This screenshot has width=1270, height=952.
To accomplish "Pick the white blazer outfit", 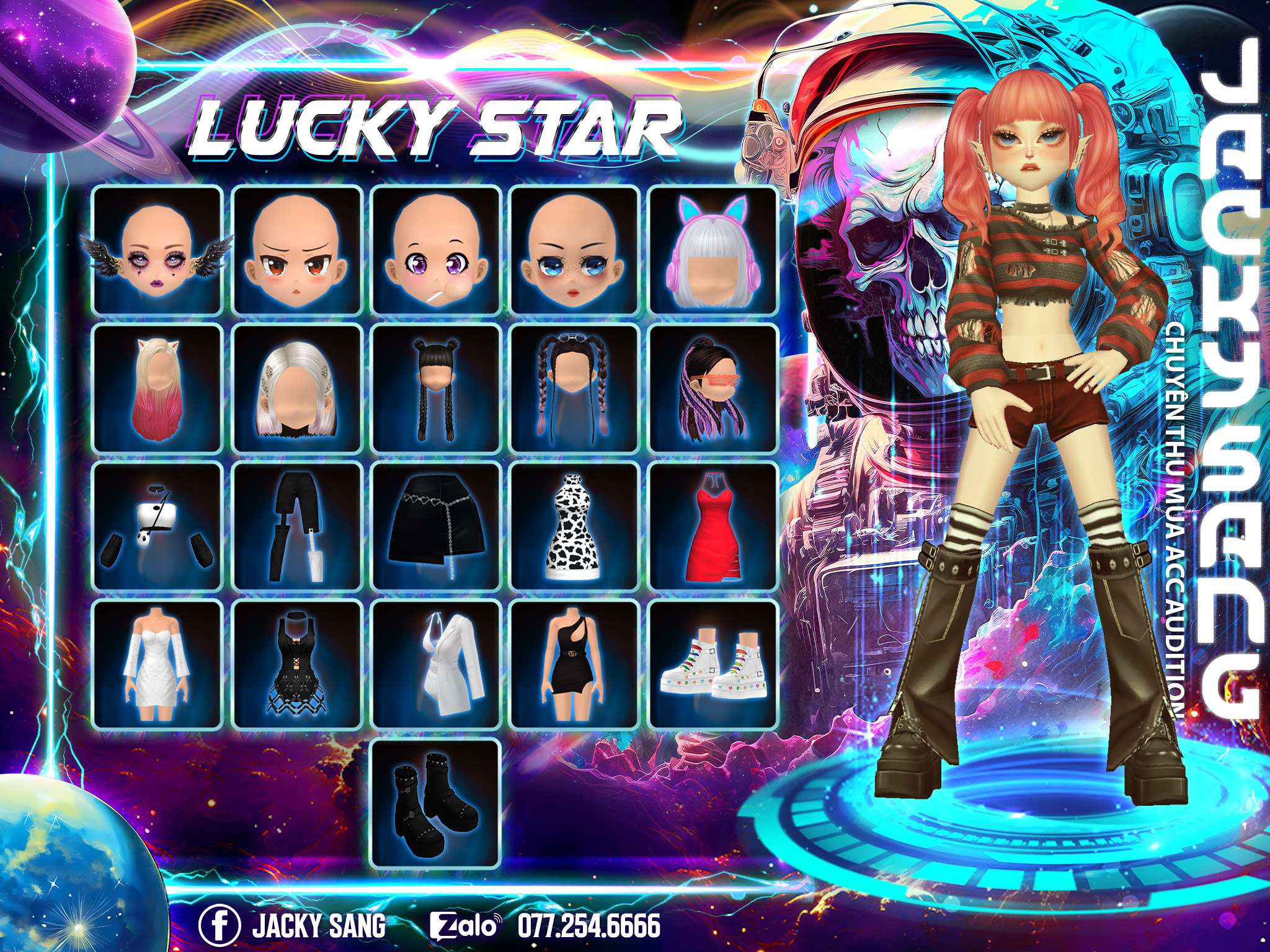I will point(436,664).
